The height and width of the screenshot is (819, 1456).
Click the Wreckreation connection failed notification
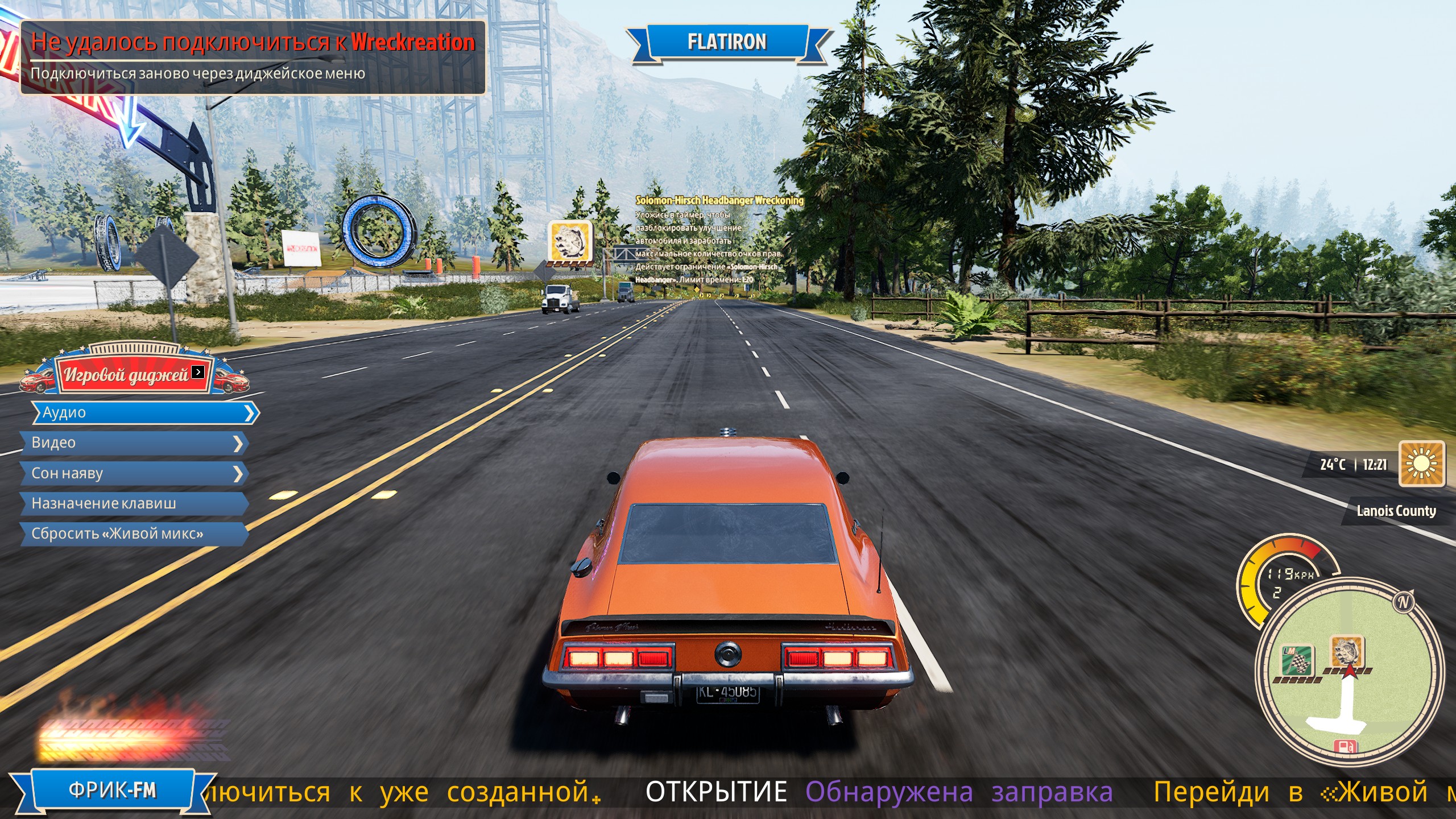[x=253, y=57]
